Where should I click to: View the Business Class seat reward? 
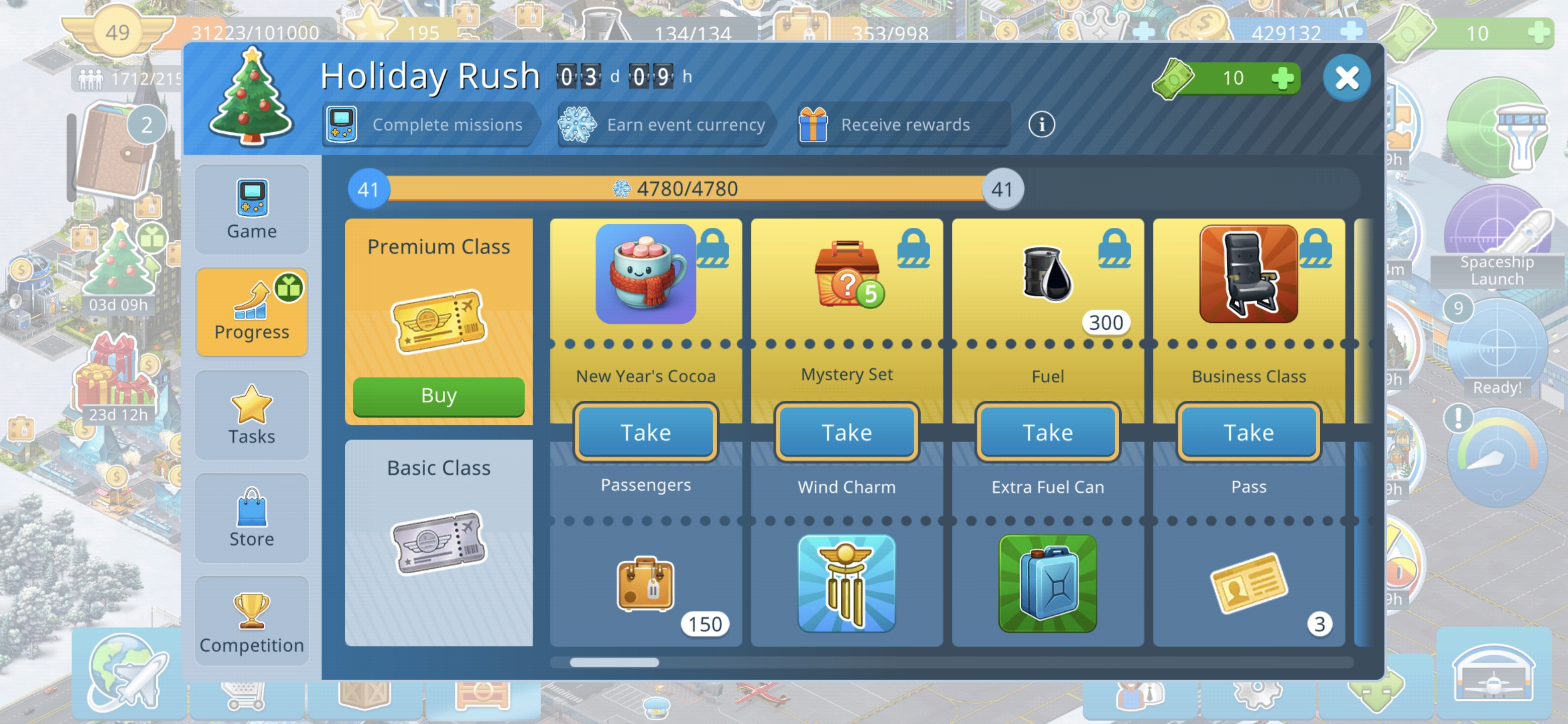[1248, 274]
